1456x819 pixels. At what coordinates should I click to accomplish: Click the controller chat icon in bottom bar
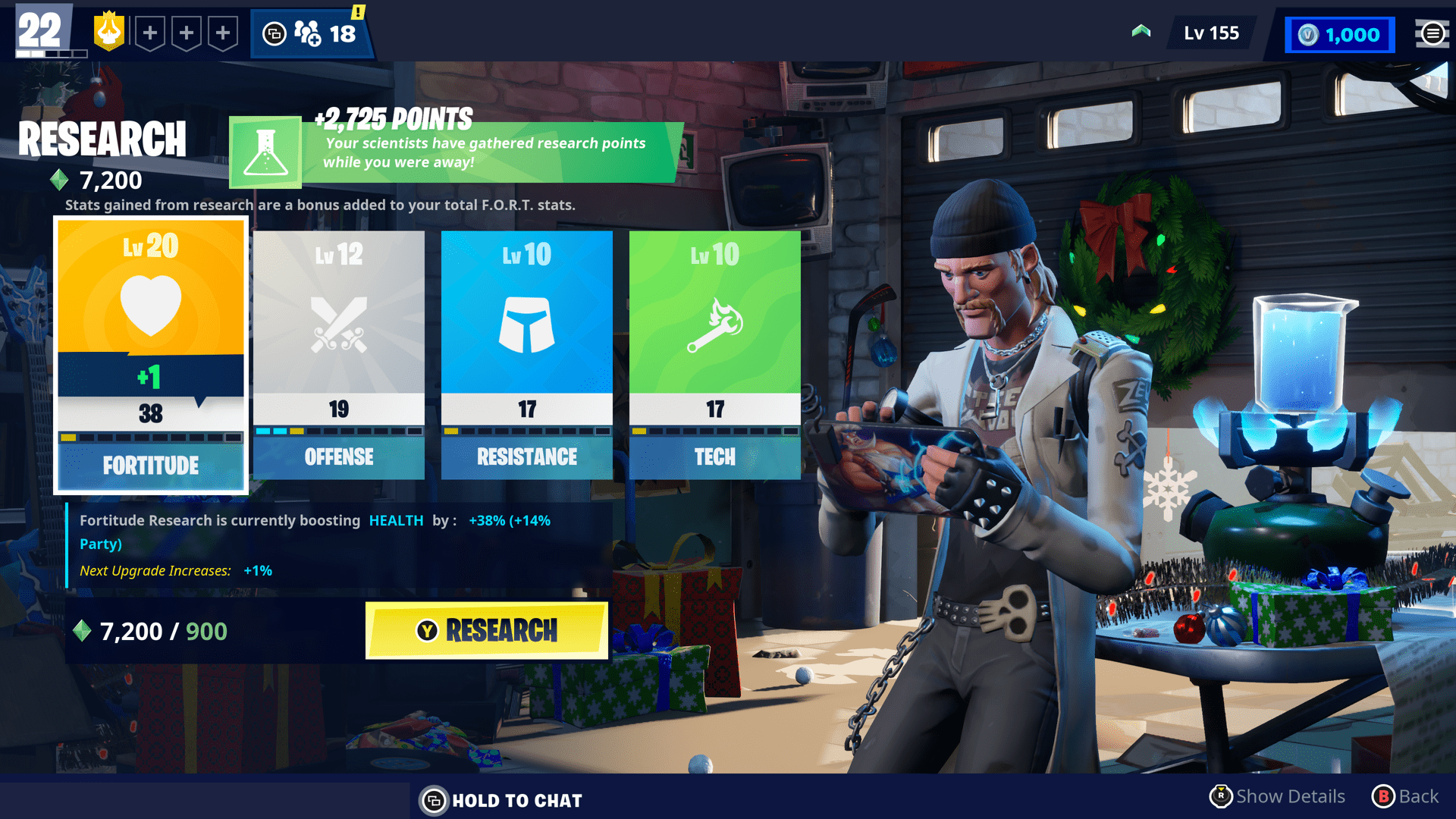click(434, 800)
